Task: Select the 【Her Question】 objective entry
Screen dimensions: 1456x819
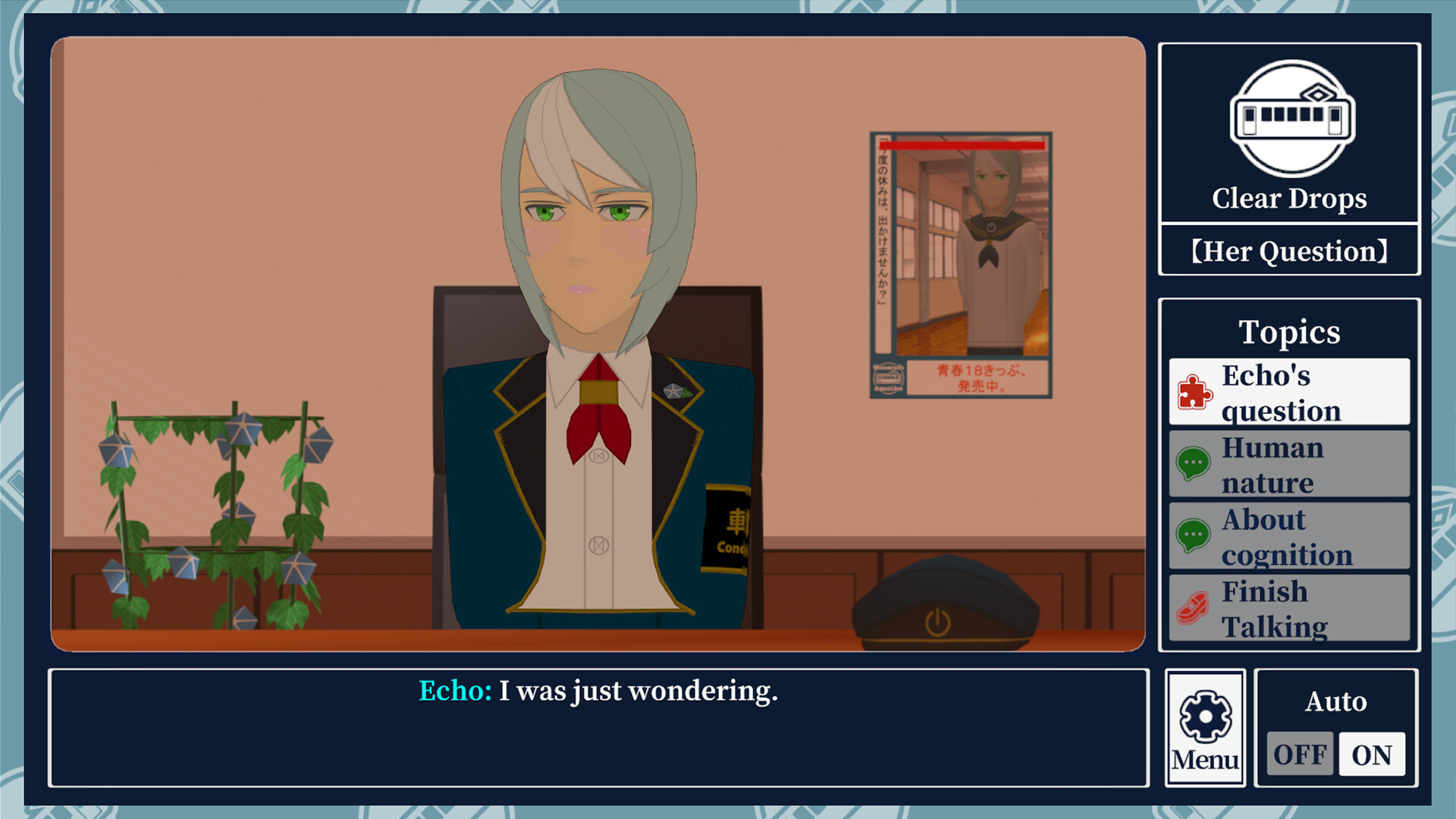Action: (1288, 251)
